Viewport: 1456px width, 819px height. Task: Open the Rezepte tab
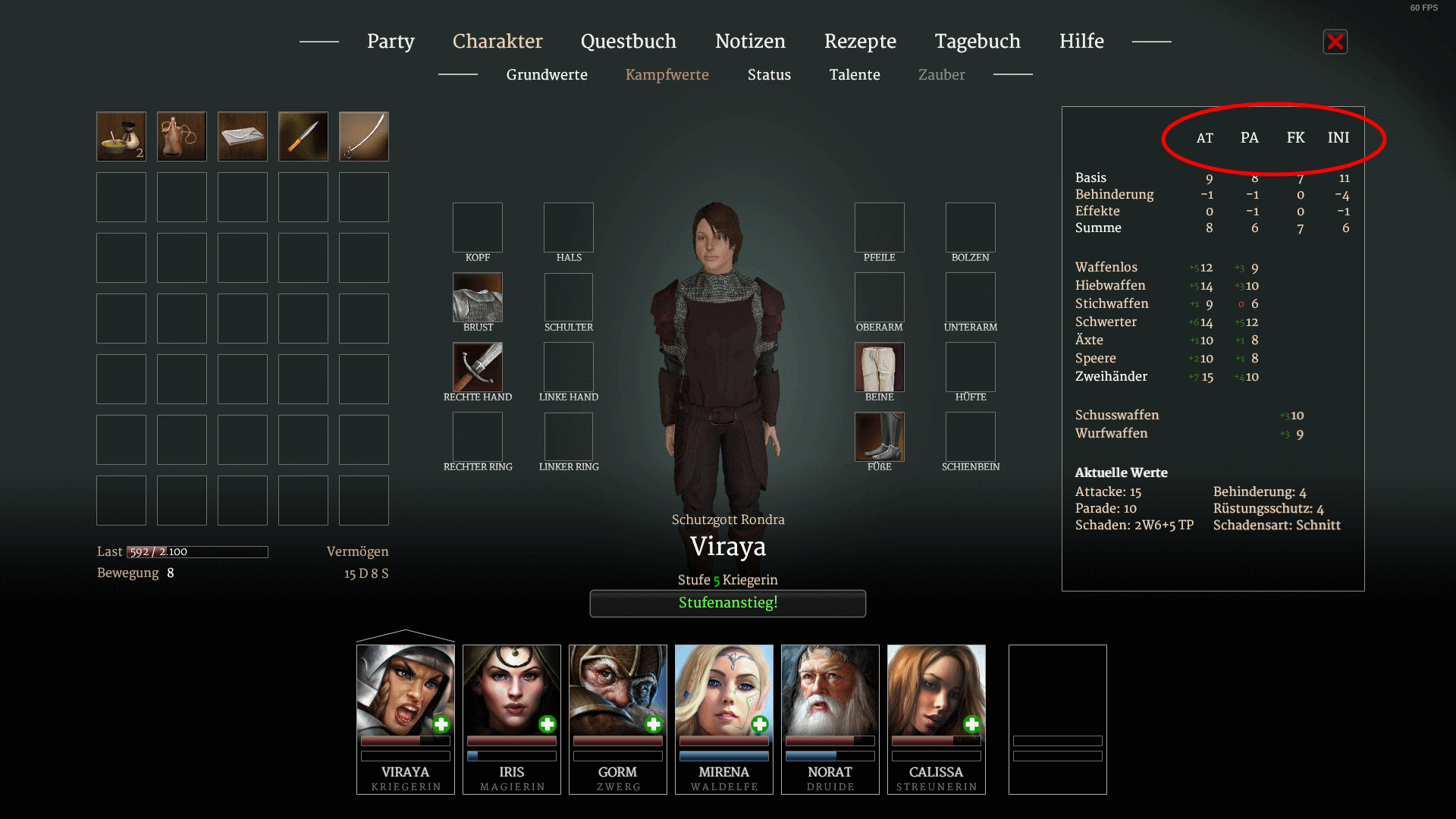860,41
